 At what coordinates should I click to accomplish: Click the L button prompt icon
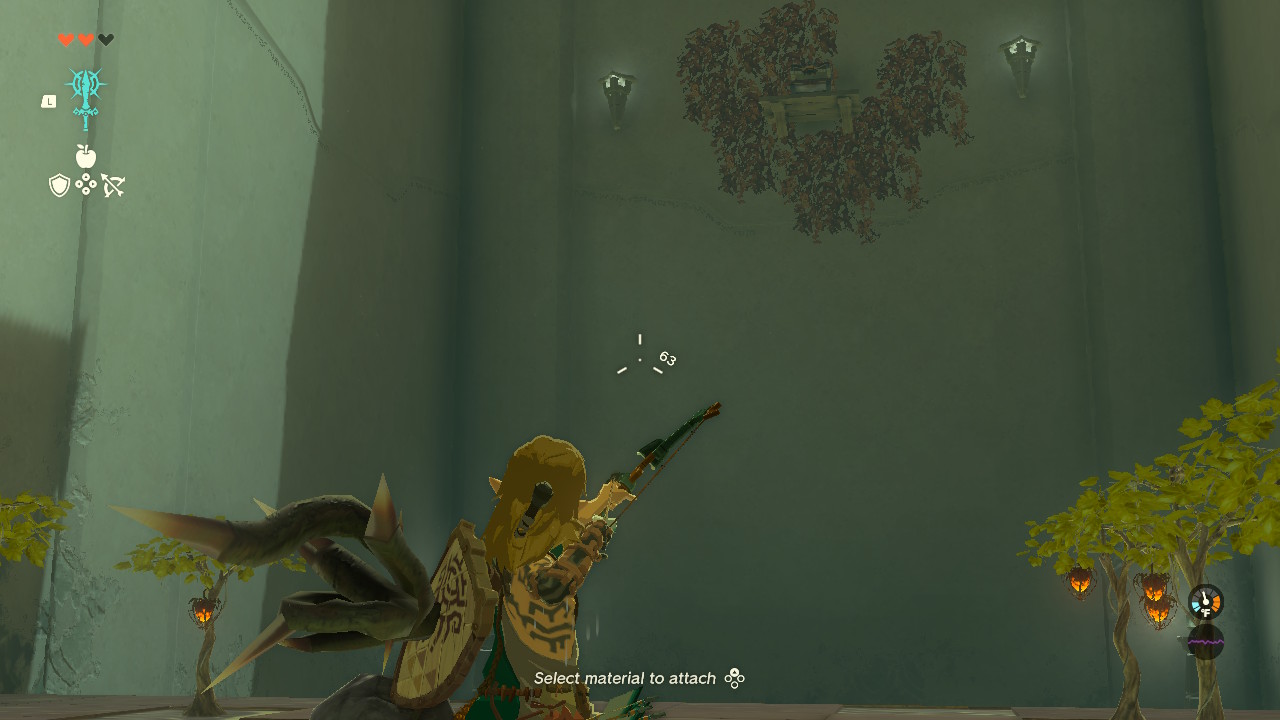point(48,100)
